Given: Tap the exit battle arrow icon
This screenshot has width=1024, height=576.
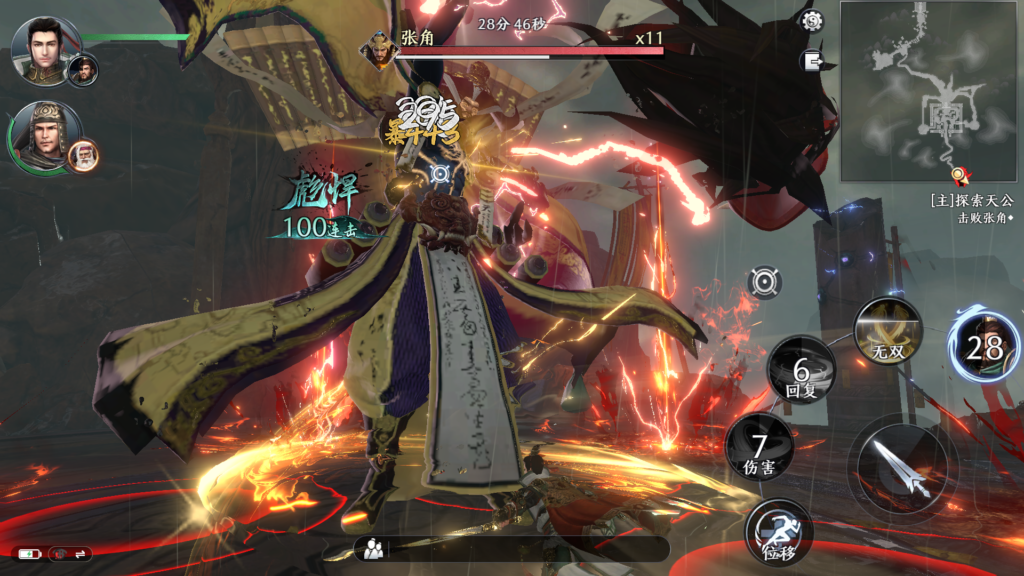Looking at the screenshot, I should (812, 61).
